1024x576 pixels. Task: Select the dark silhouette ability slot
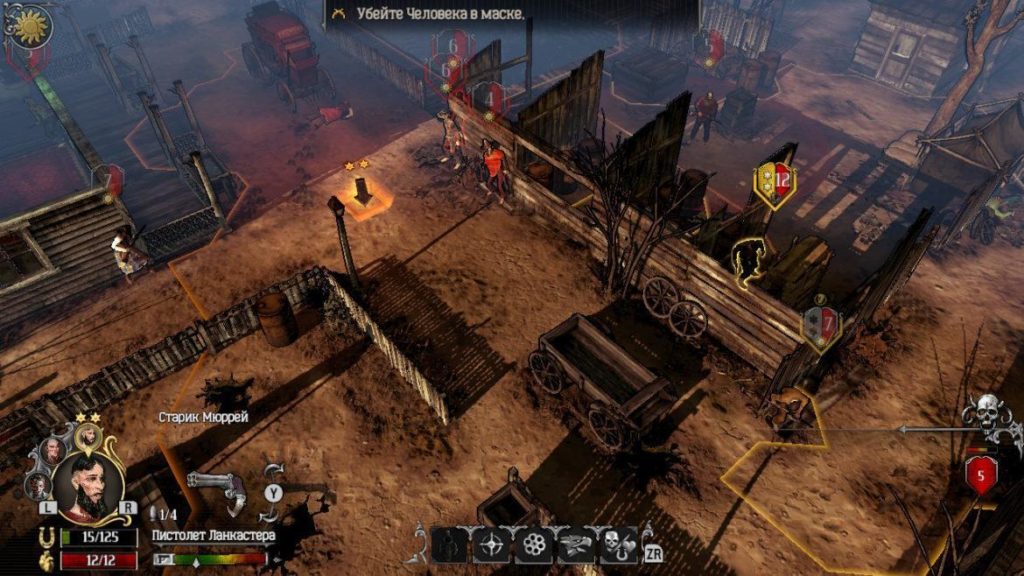(x=450, y=544)
